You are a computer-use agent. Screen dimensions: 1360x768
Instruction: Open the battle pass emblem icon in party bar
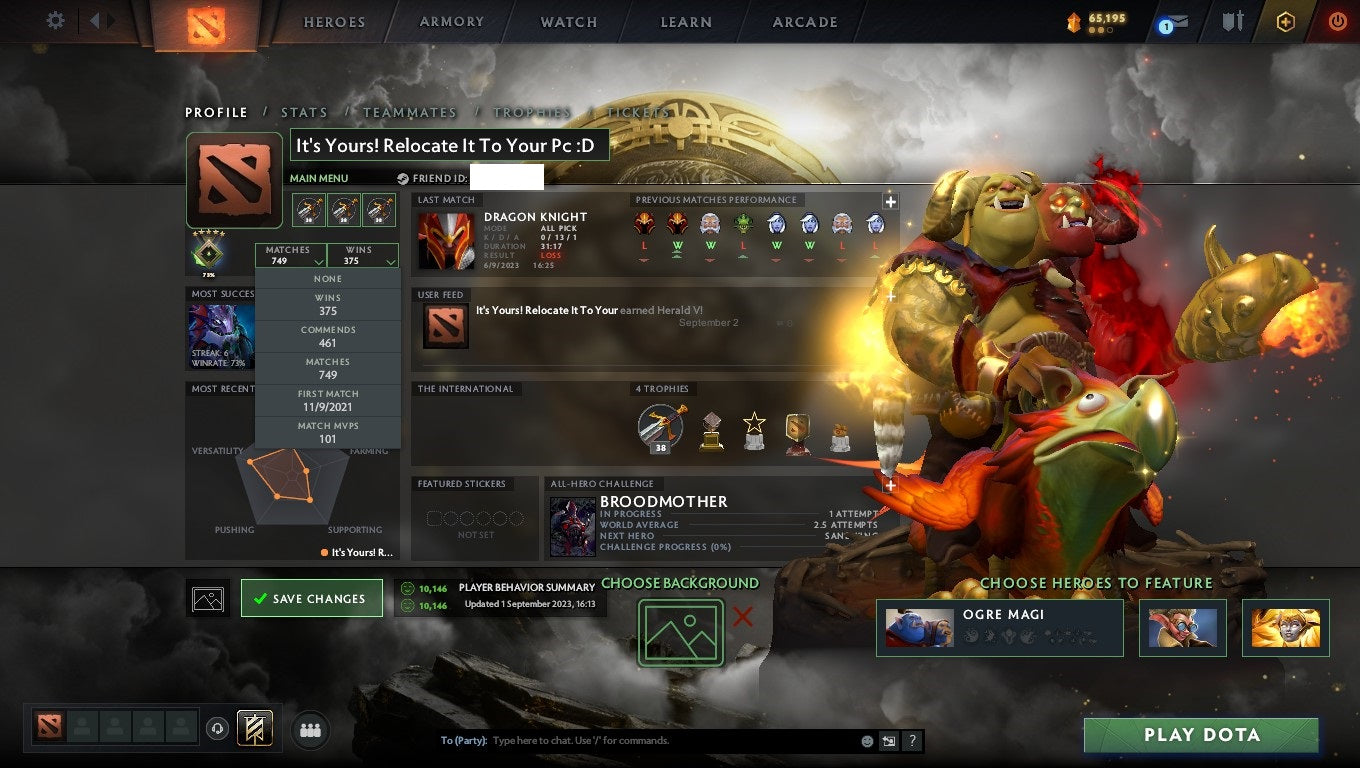point(253,729)
